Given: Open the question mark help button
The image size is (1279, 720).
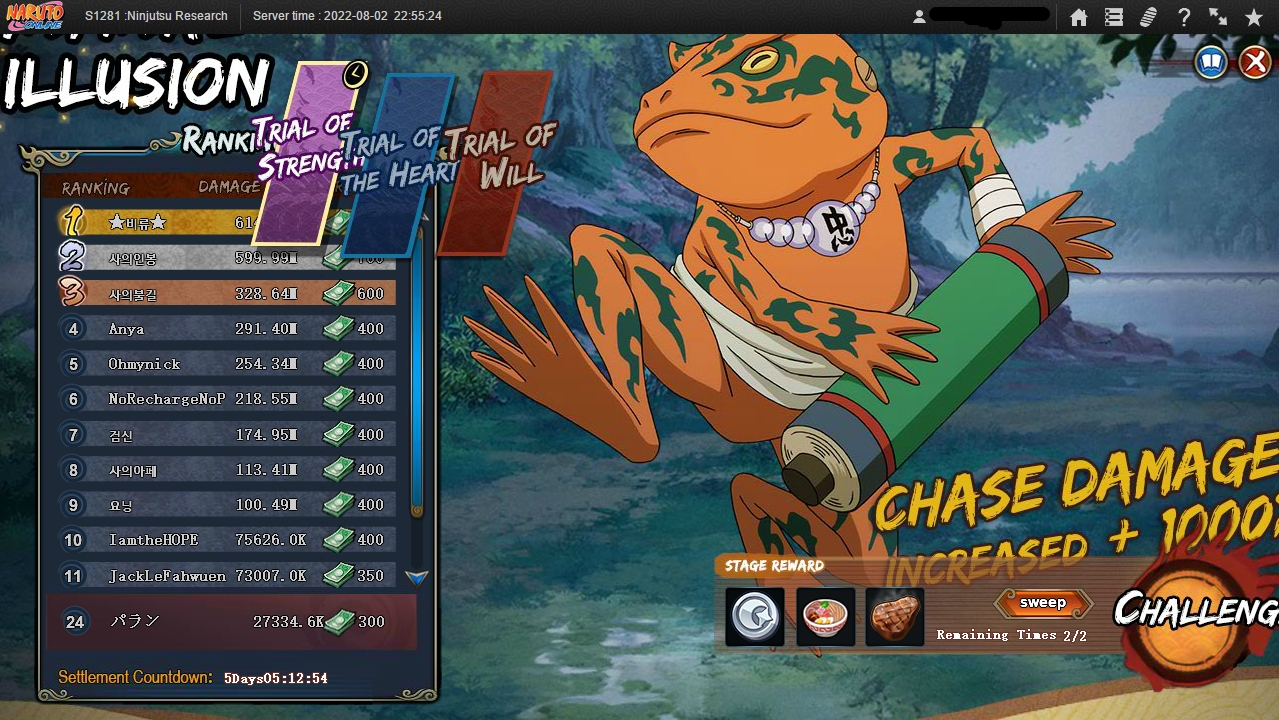Looking at the screenshot, I should (x=1184, y=17).
